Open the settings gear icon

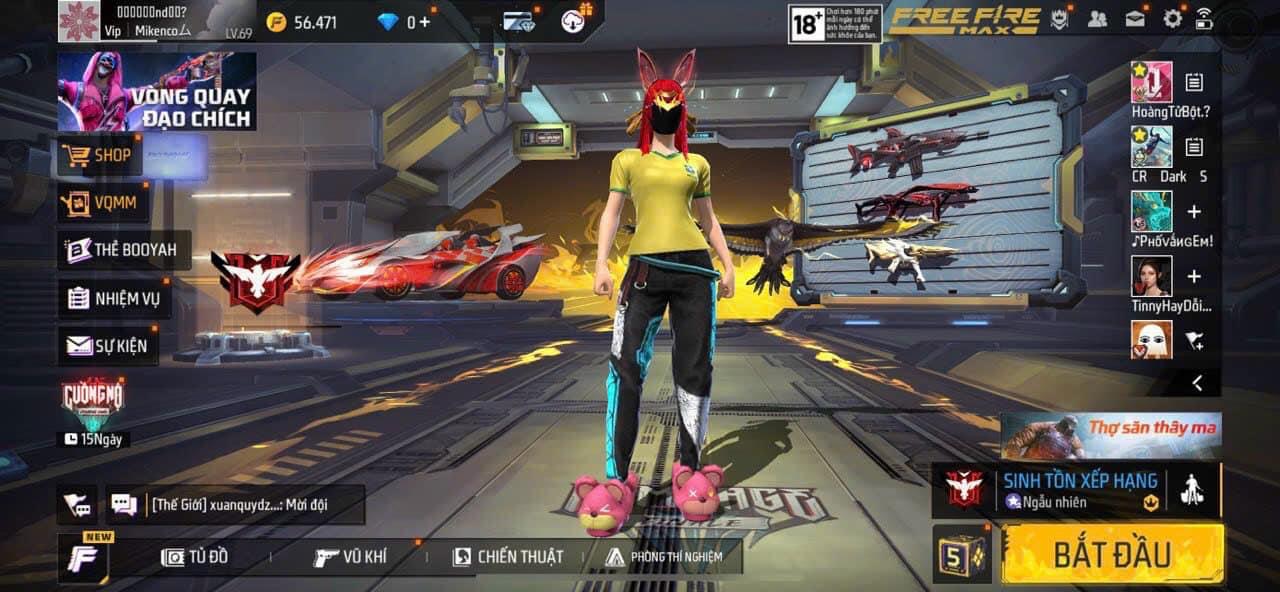pos(1172,18)
